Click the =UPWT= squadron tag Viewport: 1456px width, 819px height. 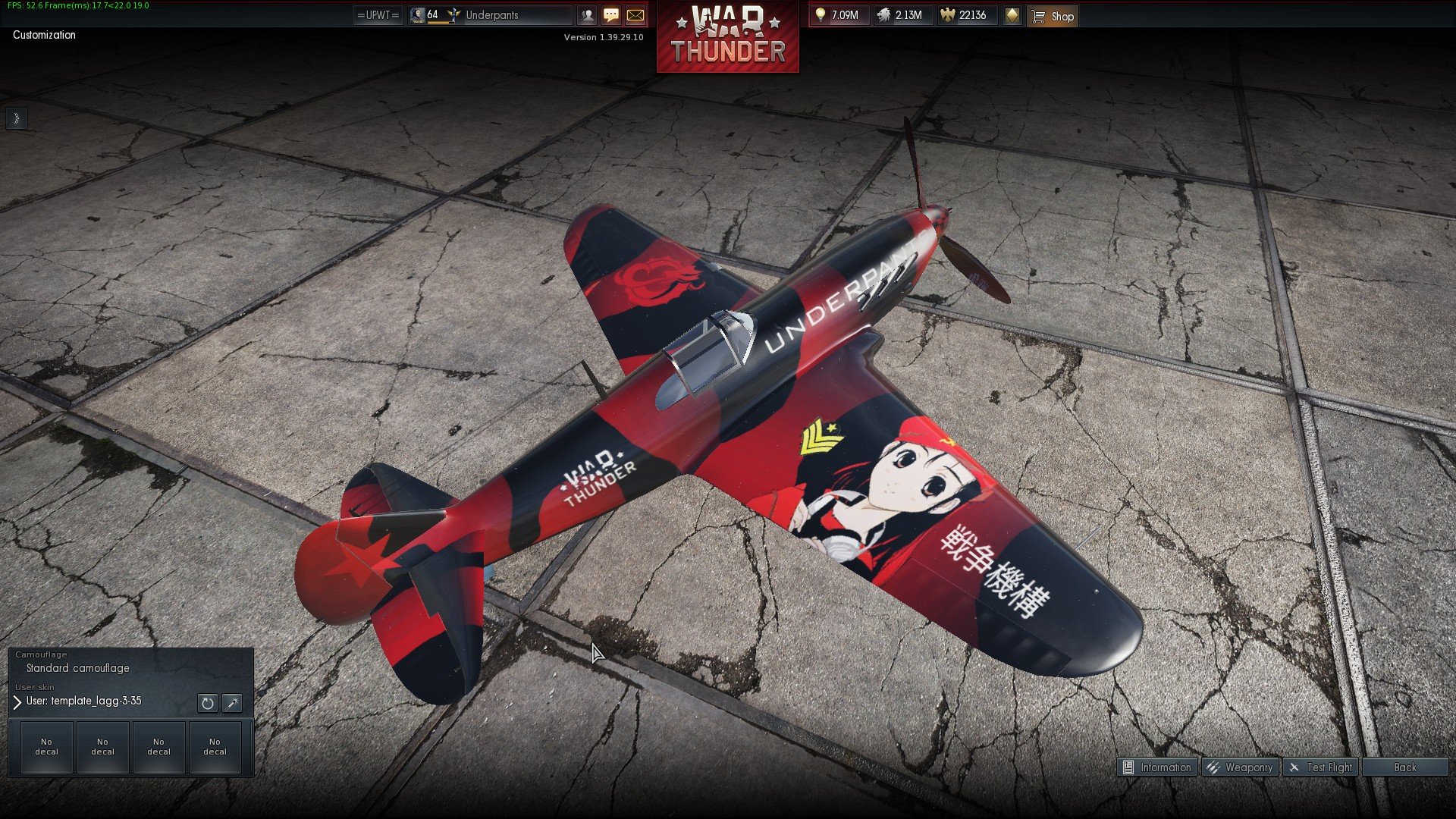pos(378,15)
